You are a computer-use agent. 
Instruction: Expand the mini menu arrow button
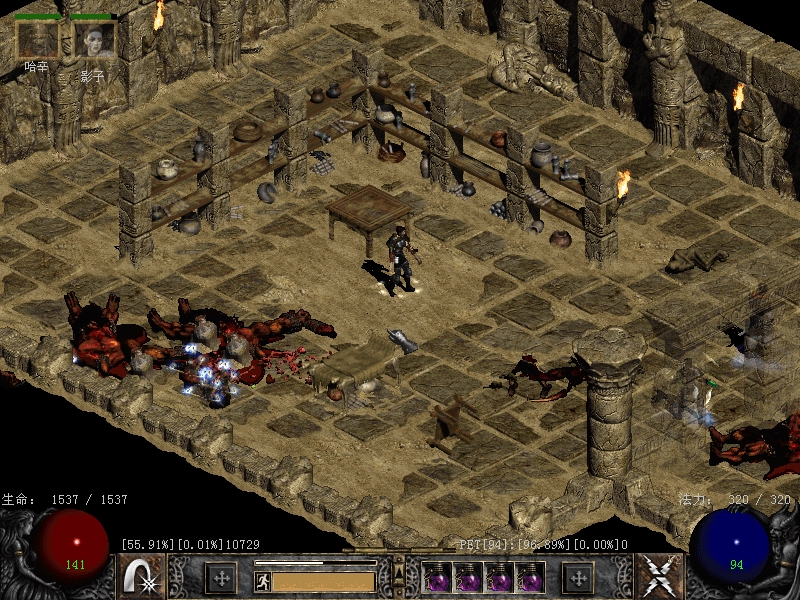pos(400,573)
